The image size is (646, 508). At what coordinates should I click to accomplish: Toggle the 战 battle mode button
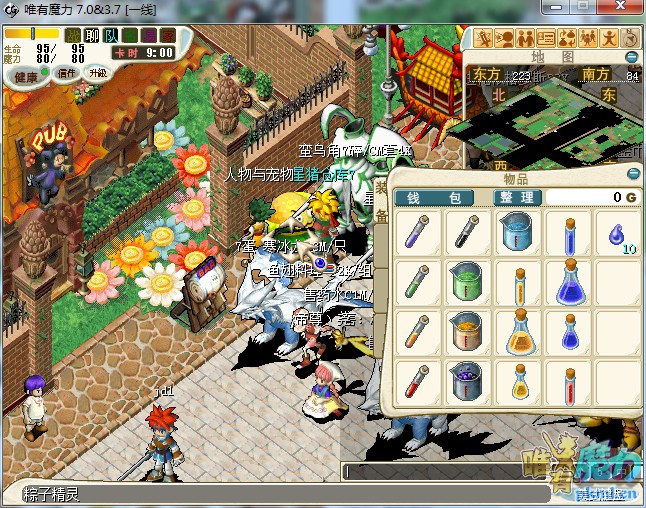73,36
